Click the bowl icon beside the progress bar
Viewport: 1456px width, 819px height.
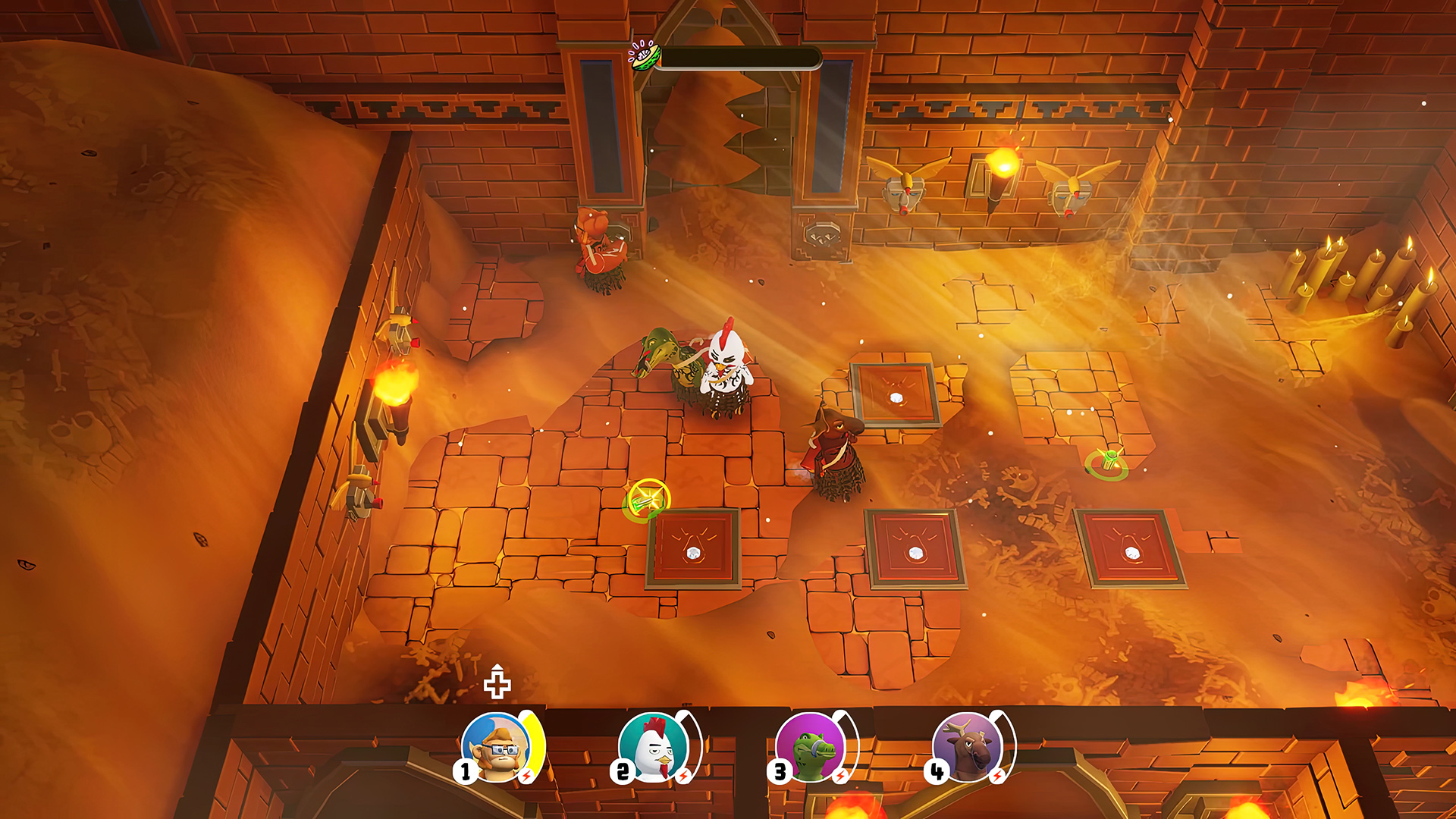point(645,55)
